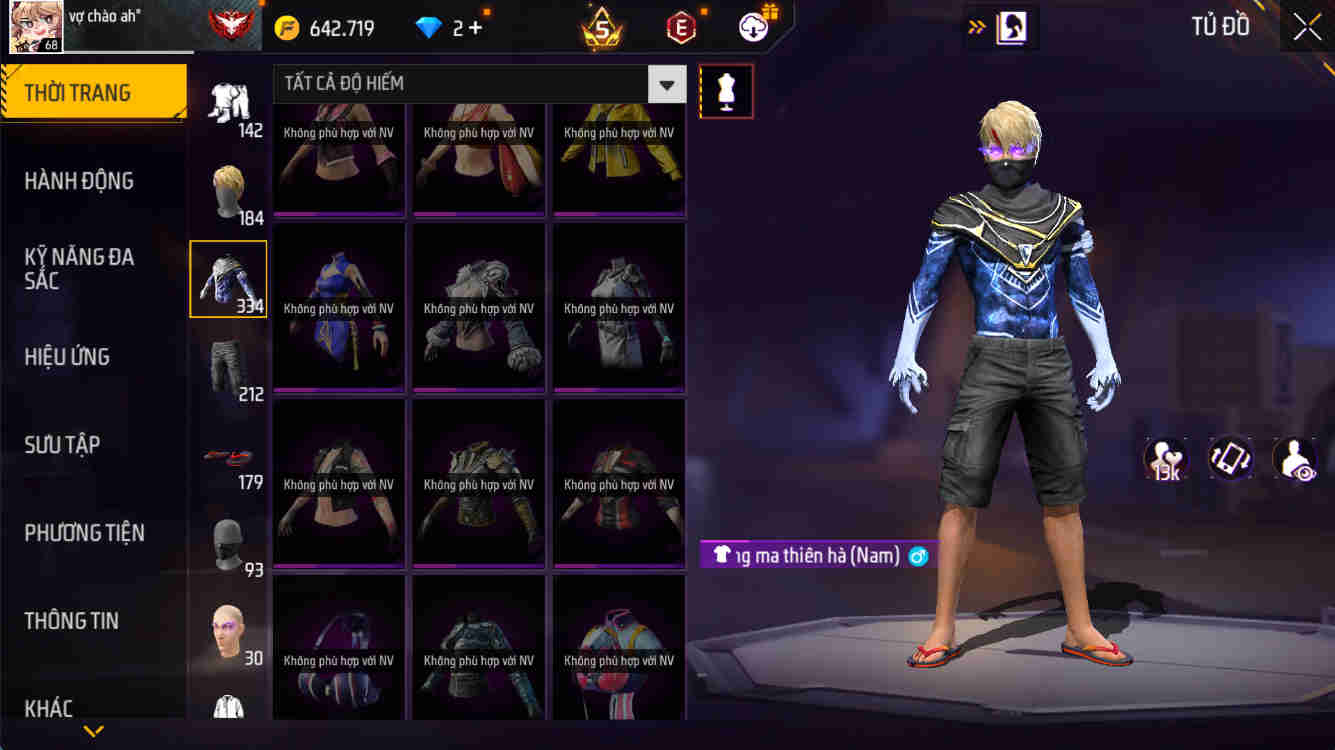Click the shoes category with 179 items
The width and height of the screenshot is (1335, 750).
[228, 456]
